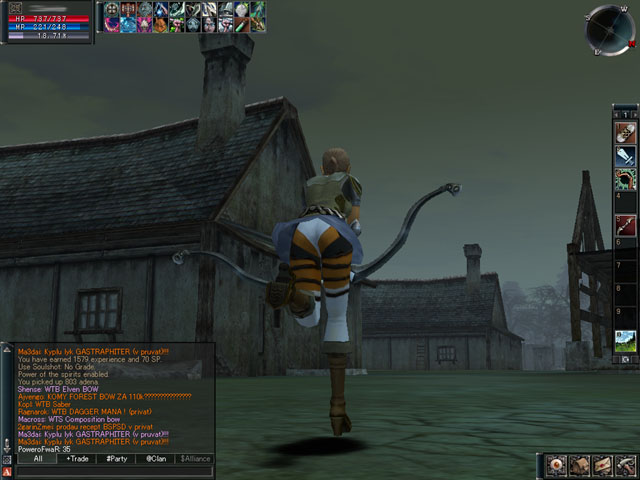Use the first shortcut bar slot item
This screenshot has width=640, height=480.
[x=625, y=132]
